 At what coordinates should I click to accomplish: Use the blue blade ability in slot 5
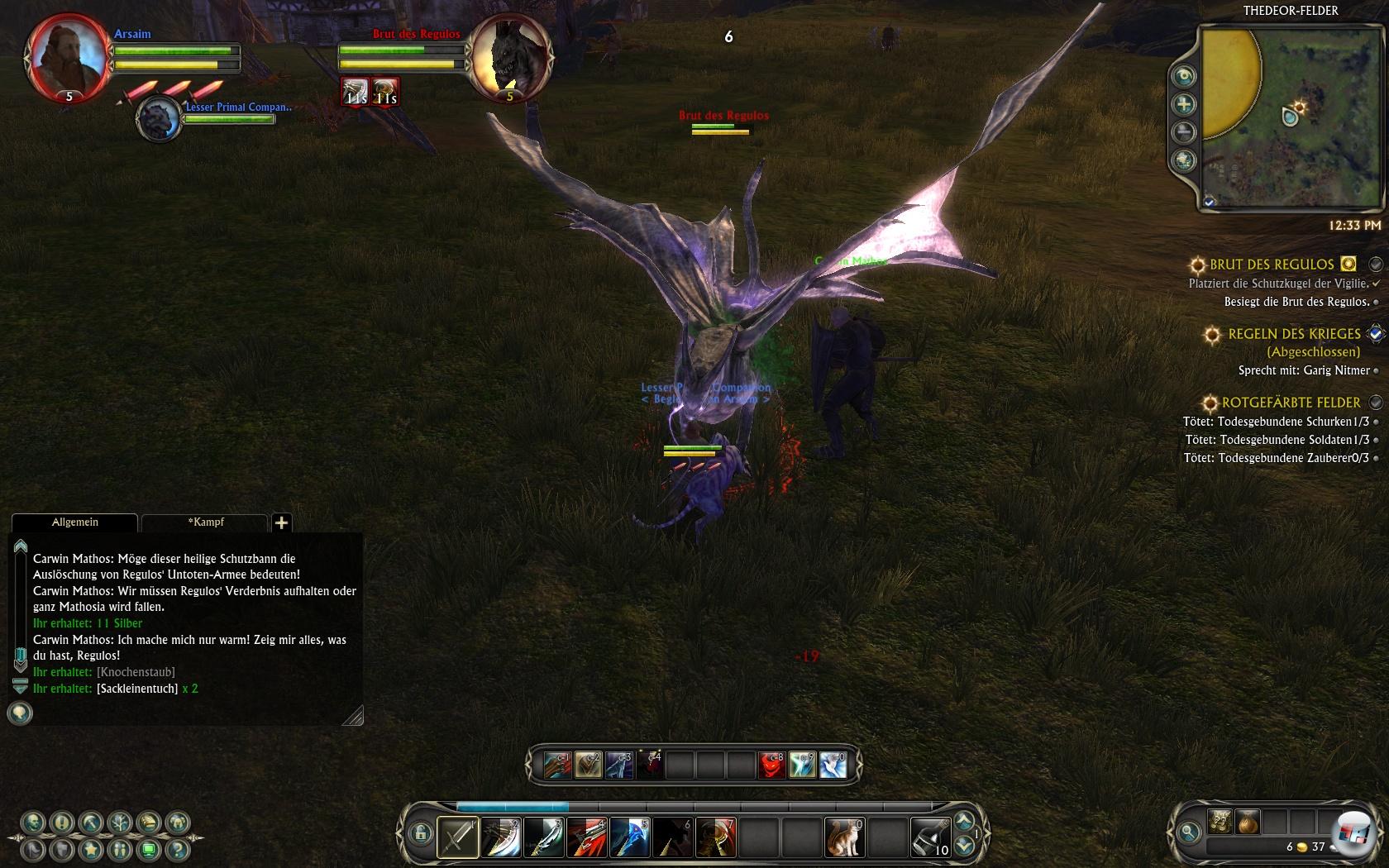click(629, 837)
